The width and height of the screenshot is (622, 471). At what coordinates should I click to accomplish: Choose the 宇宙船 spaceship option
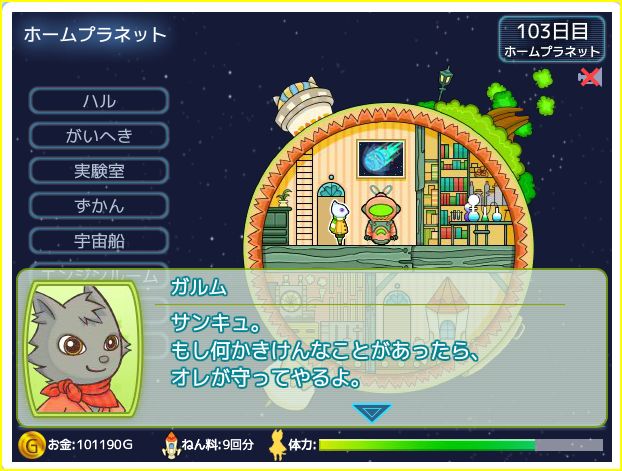pos(99,241)
